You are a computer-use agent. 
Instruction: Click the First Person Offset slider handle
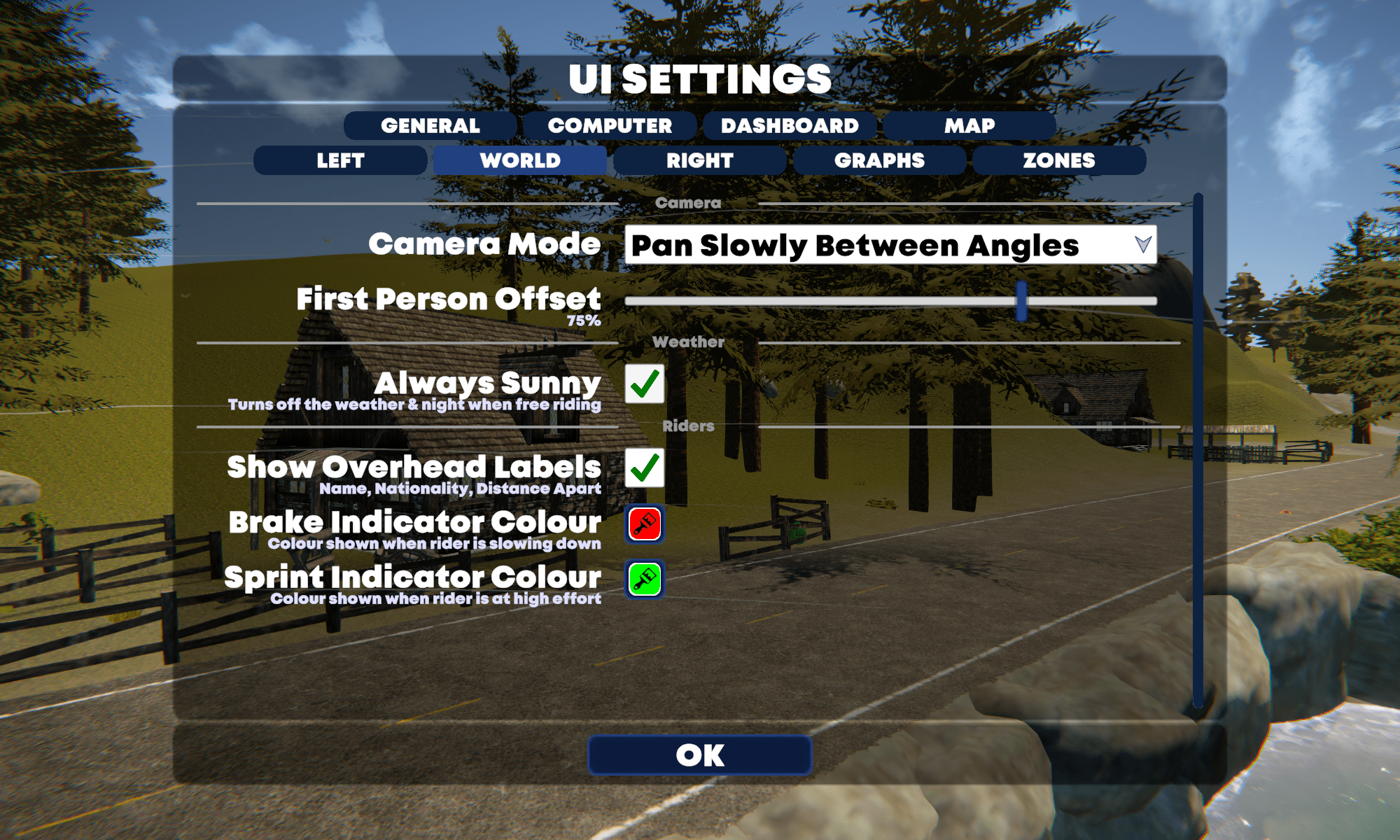[1022, 301]
